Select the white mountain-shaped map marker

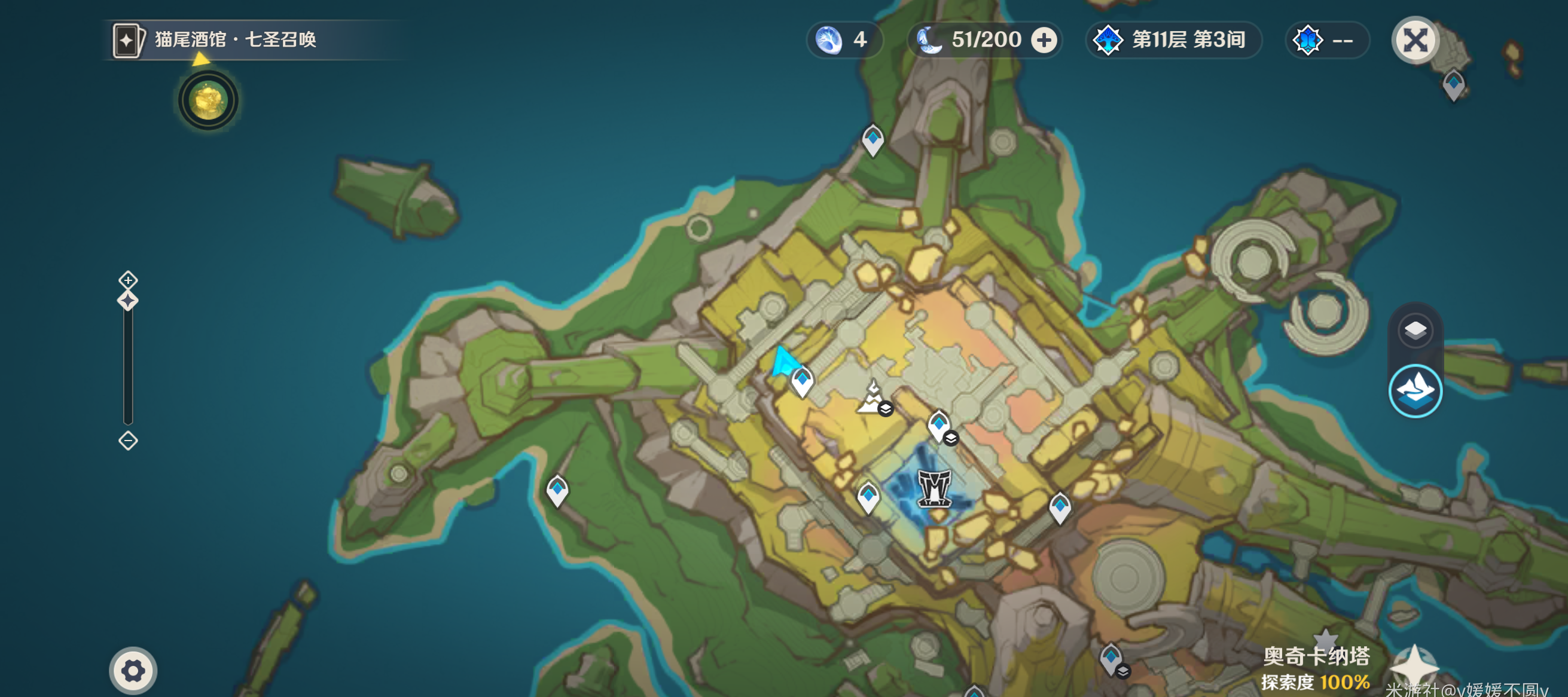click(x=873, y=398)
